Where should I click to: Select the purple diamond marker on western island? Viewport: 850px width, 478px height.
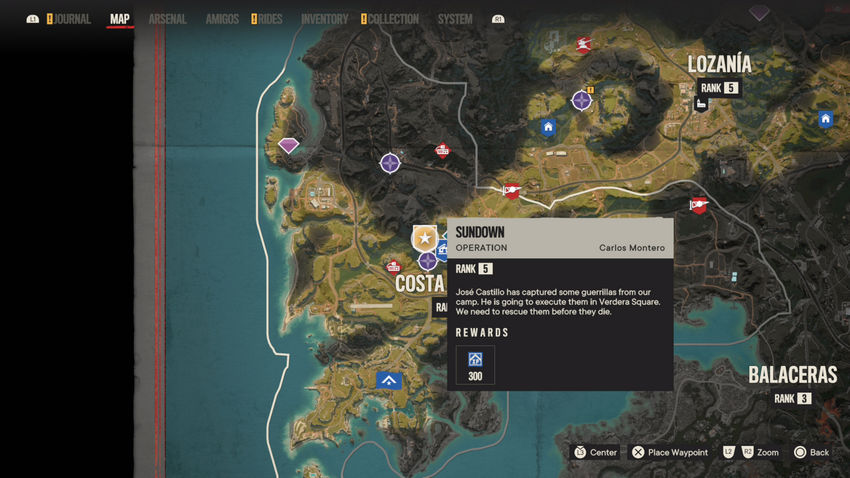(289, 146)
